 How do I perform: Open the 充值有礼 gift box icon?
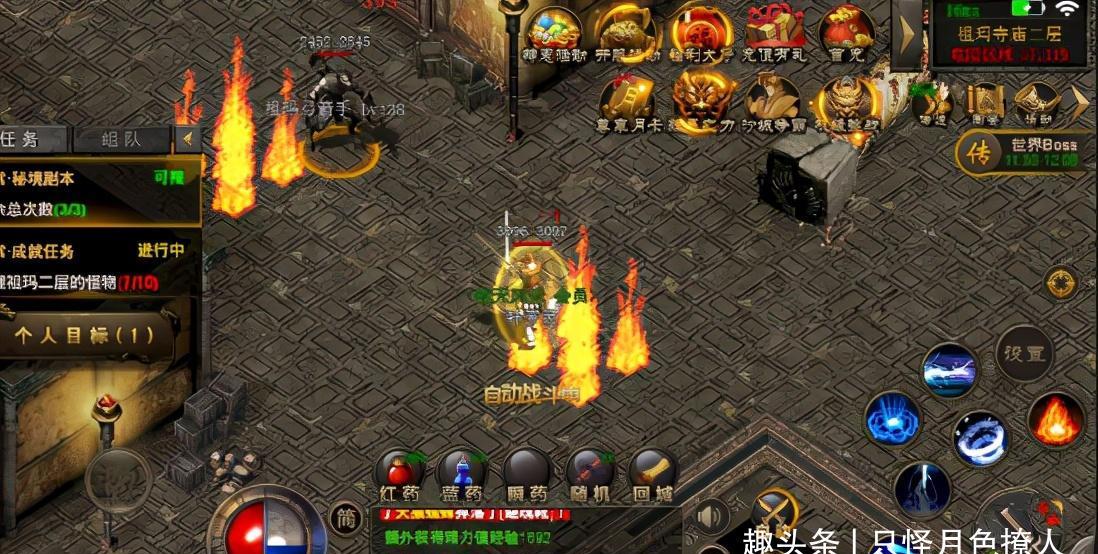pos(775,34)
